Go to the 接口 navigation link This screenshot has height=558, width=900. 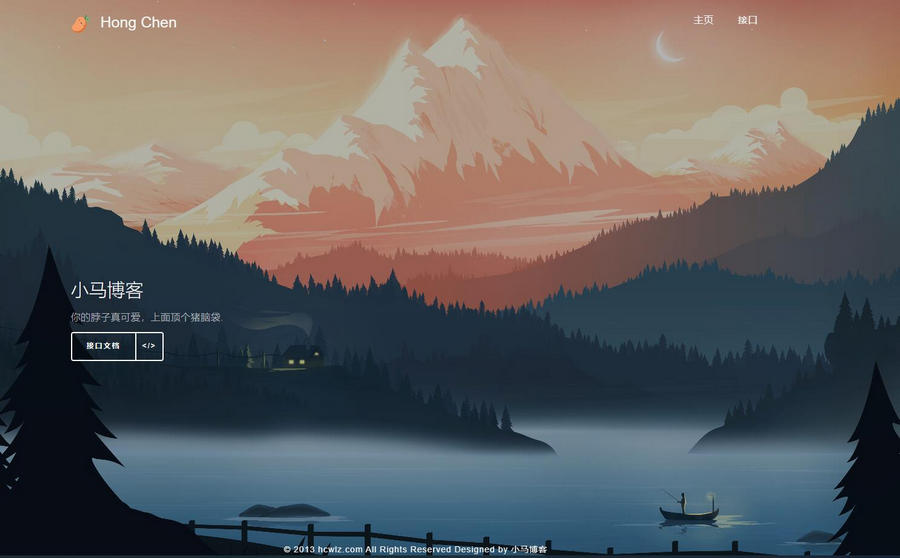[x=747, y=20]
